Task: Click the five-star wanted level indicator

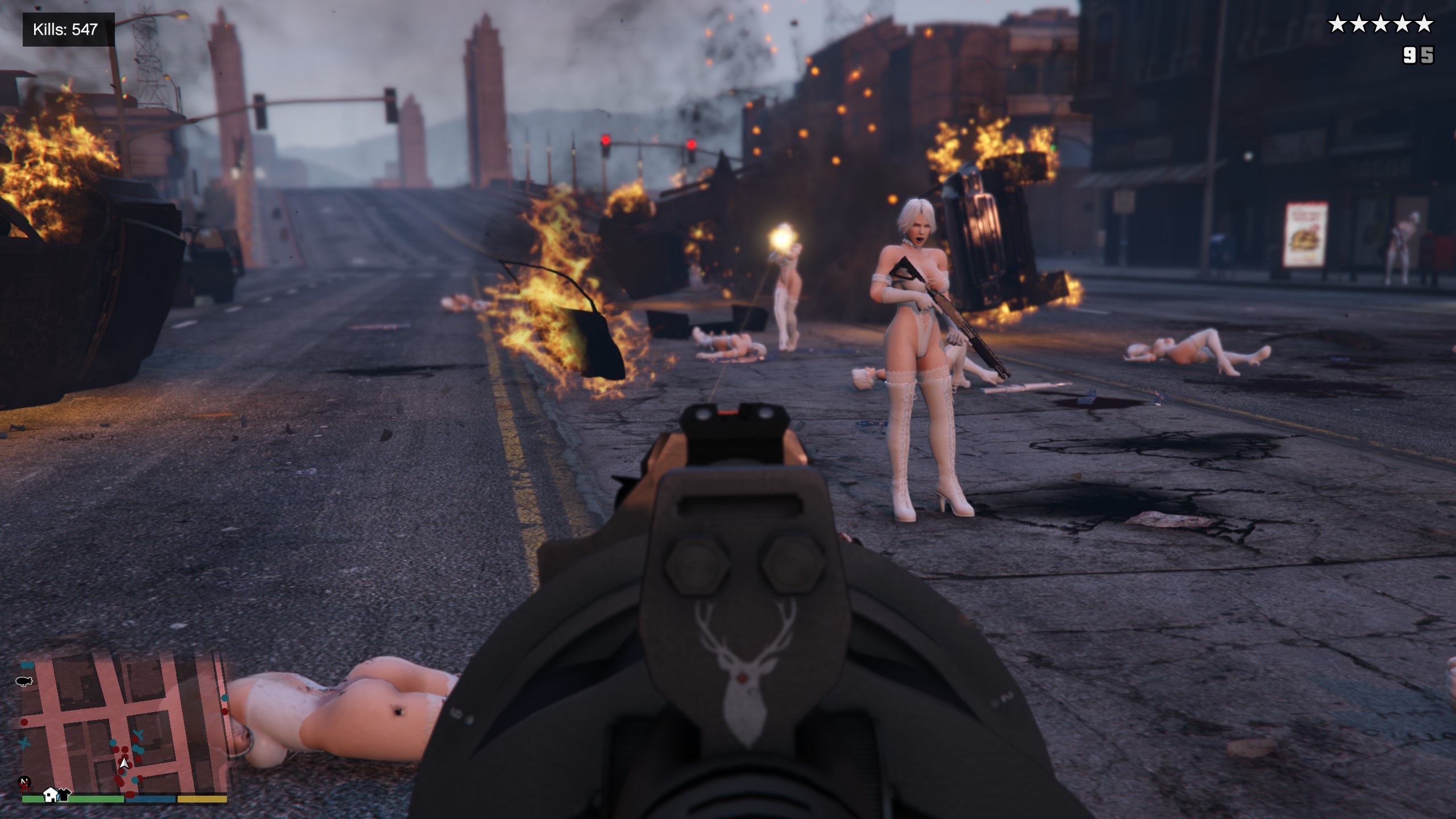Action: (x=1380, y=25)
